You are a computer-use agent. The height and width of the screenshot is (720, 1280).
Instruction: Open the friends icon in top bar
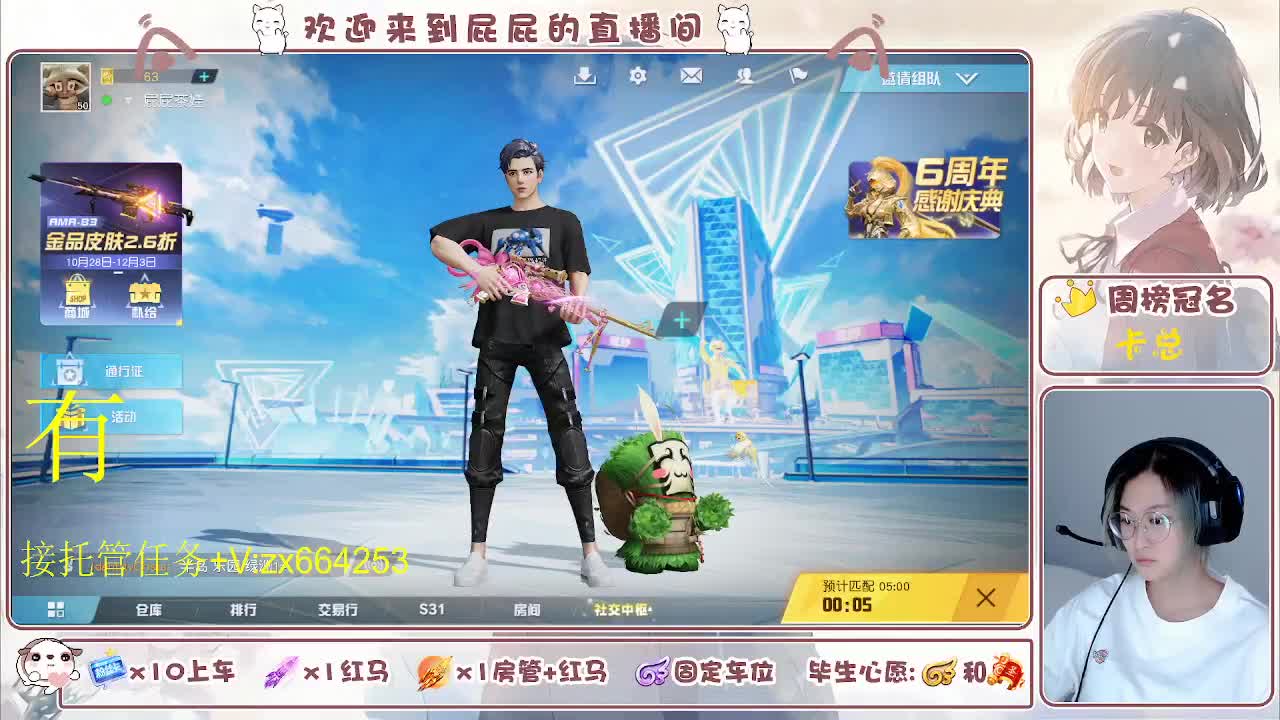pos(744,76)
